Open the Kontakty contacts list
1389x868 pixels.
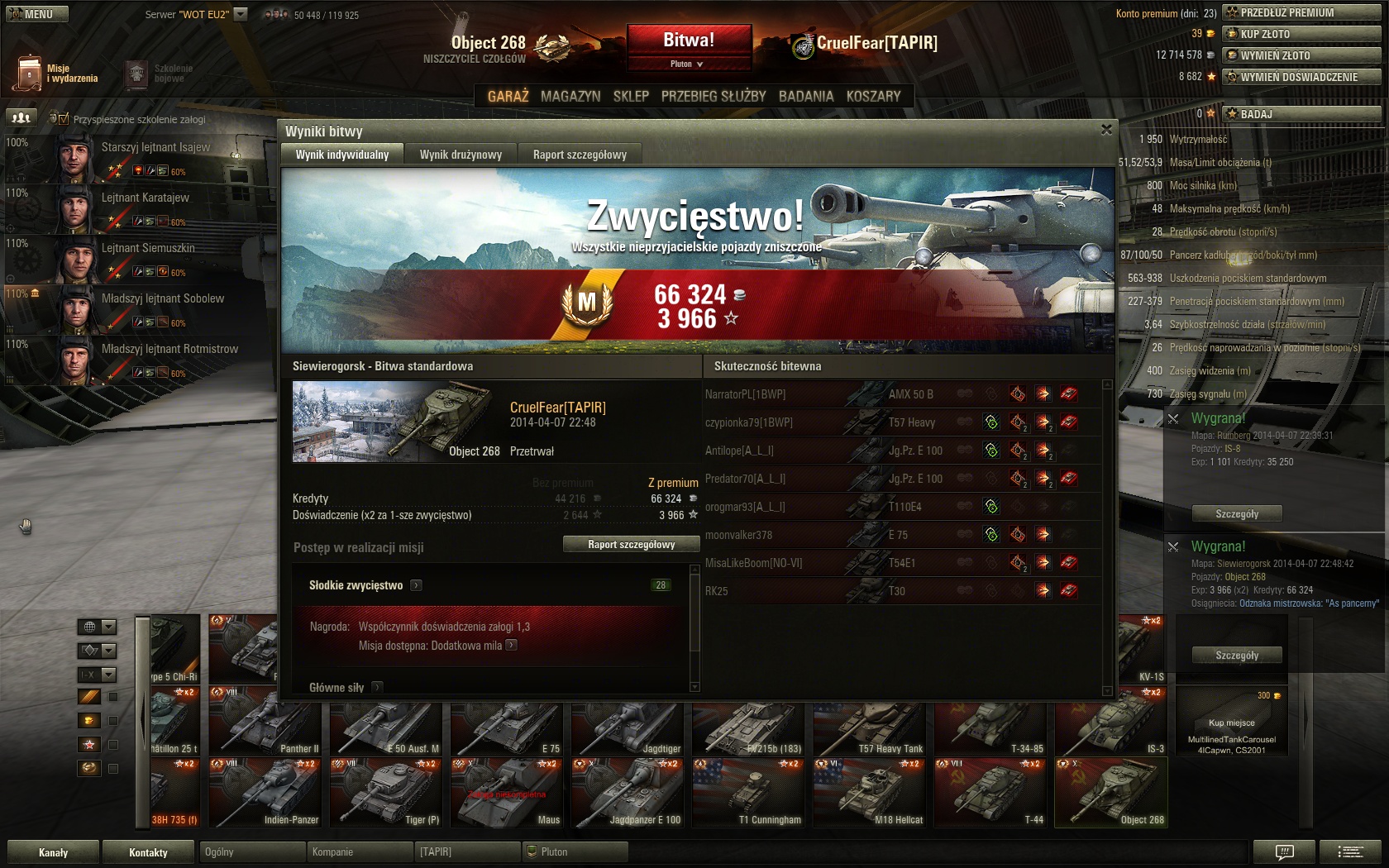(148, 852)
